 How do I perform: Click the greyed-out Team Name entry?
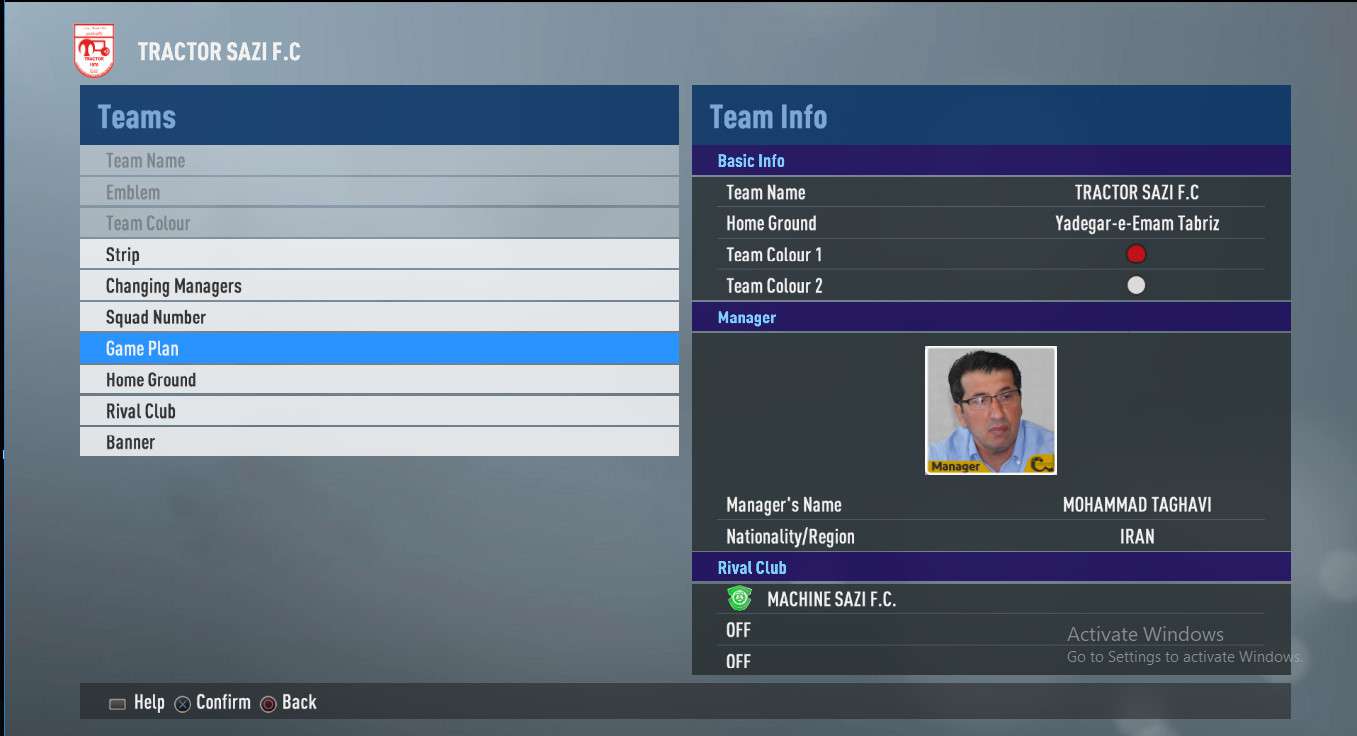[x=379, y=161]
